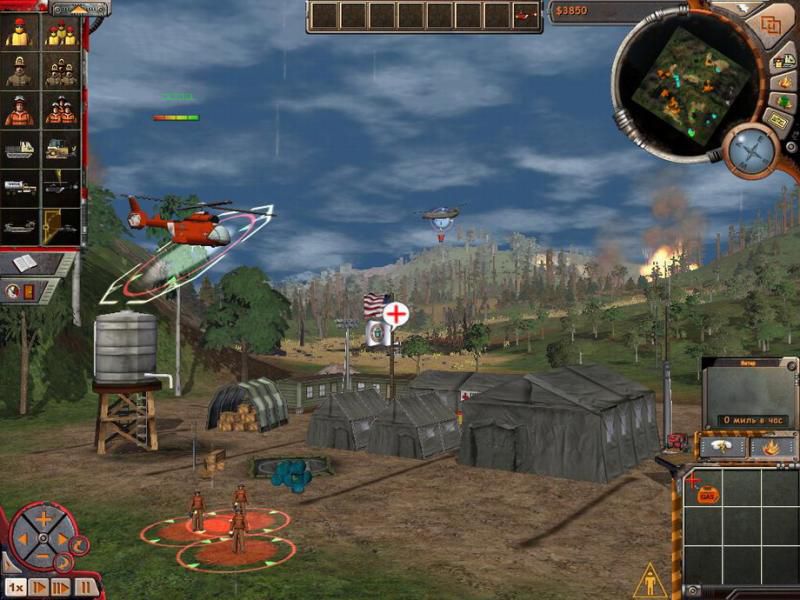This screenshot has width=800, height=600.
Task: Toggle the flame overlay button beside minimap
Action: 784,81
